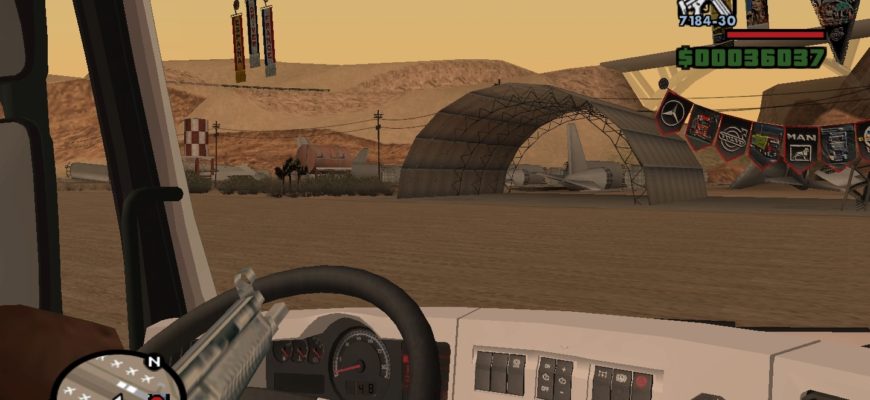Viewport: 870px width, 400px height.
Task: Click the north marker on the radar
Action: pos(153,361)
